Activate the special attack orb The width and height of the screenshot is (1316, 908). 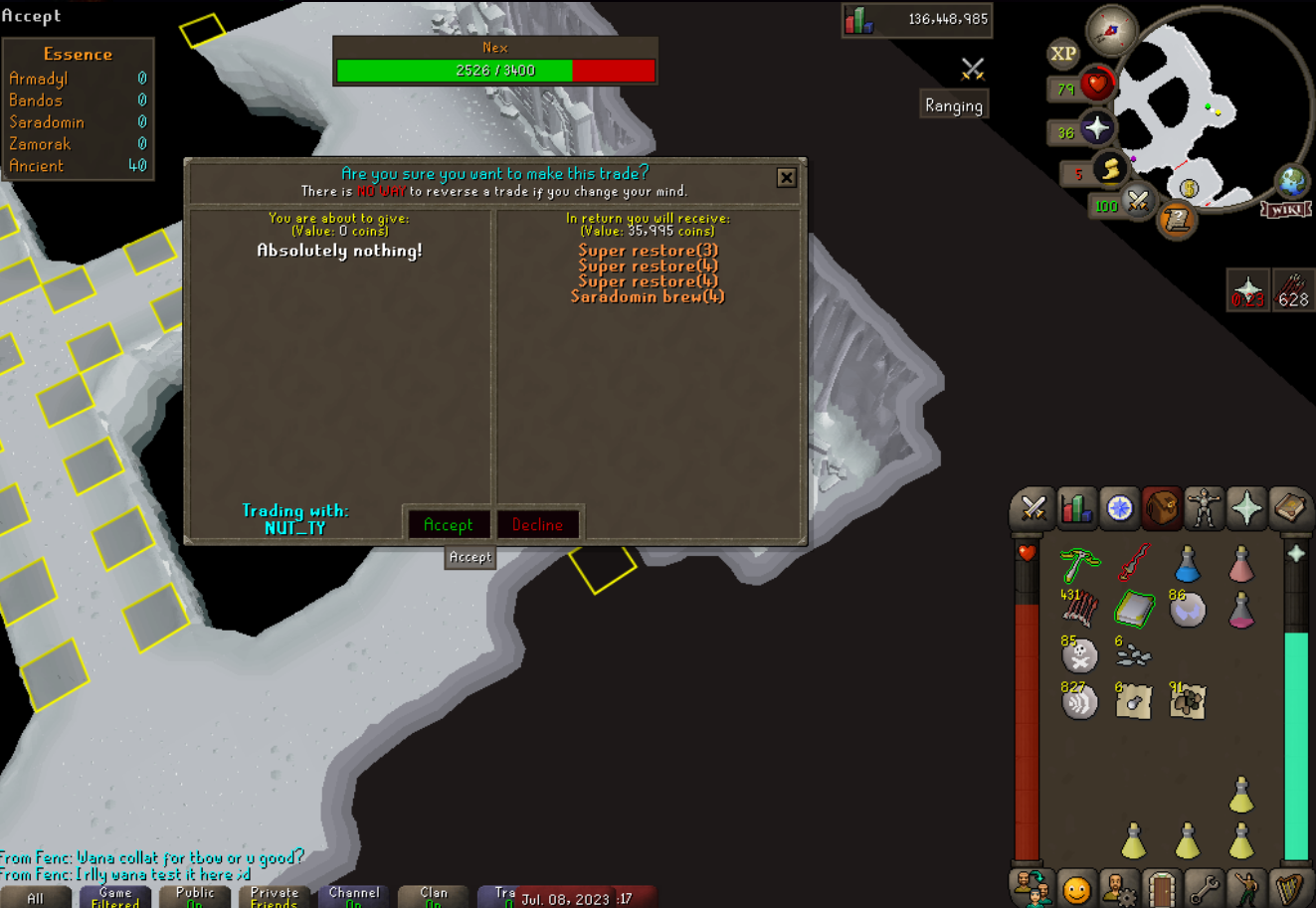click(1137, 202)
